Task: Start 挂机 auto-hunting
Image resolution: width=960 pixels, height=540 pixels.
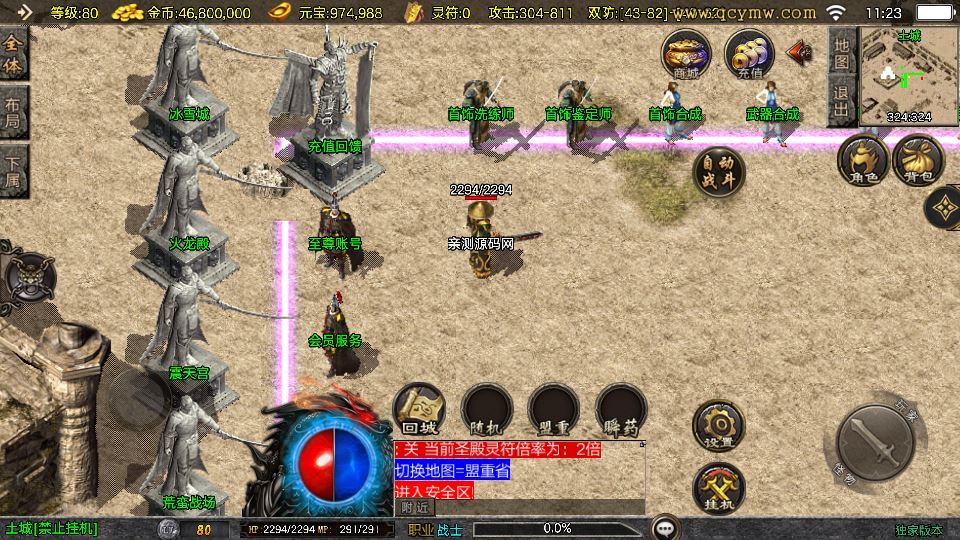Action: tap(718, 489)
